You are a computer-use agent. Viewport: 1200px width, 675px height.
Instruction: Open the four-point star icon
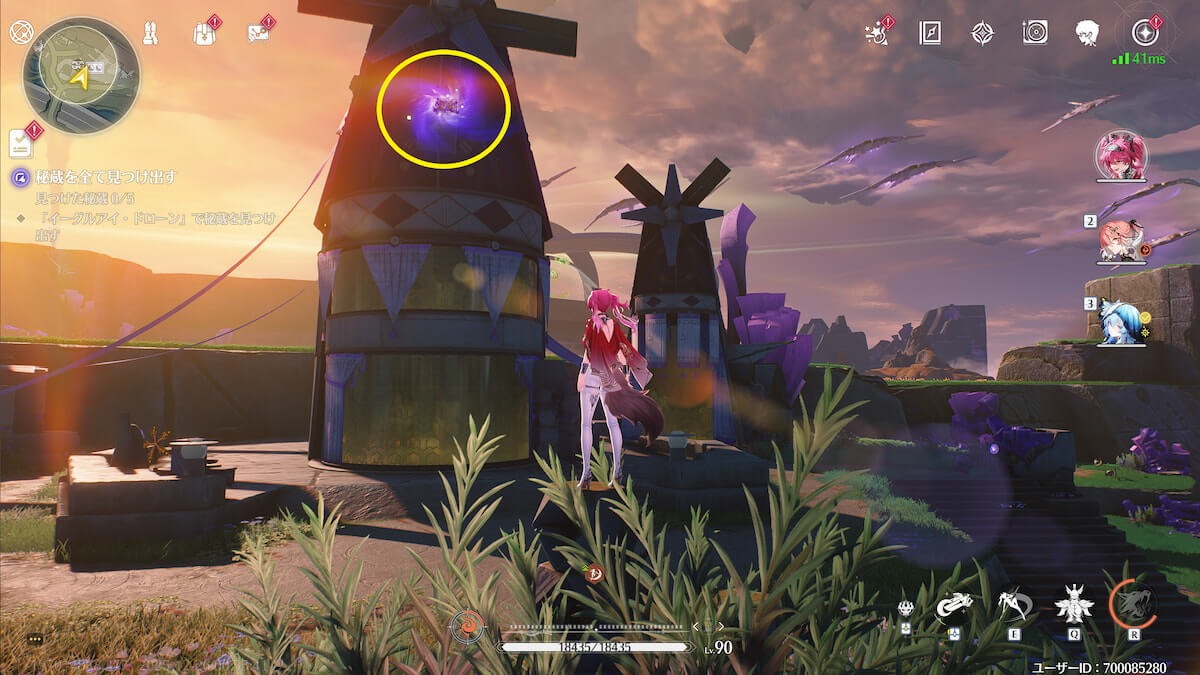pyautogui.click(x=982, y=33)
